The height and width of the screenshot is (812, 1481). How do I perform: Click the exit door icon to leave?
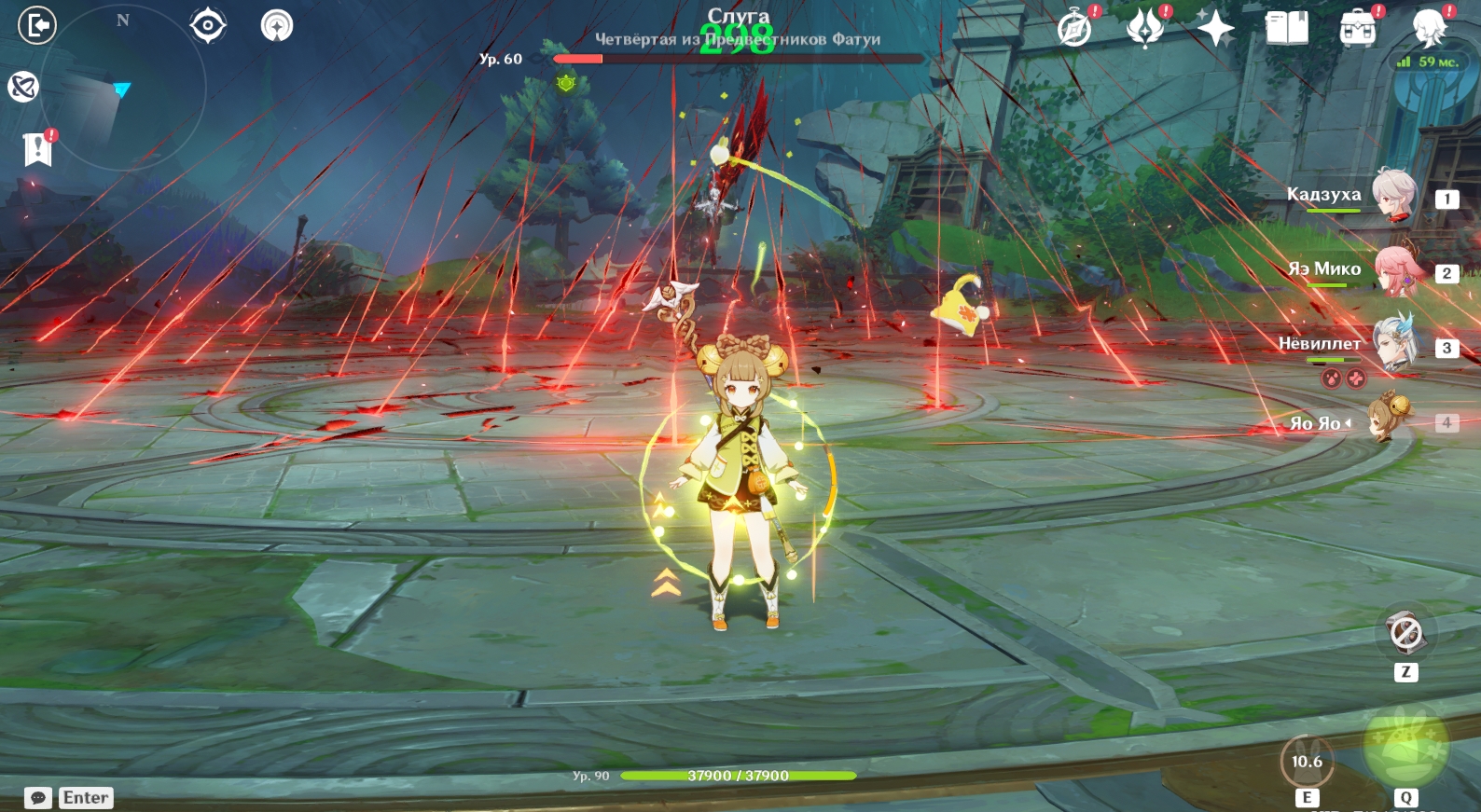(37, 25)
